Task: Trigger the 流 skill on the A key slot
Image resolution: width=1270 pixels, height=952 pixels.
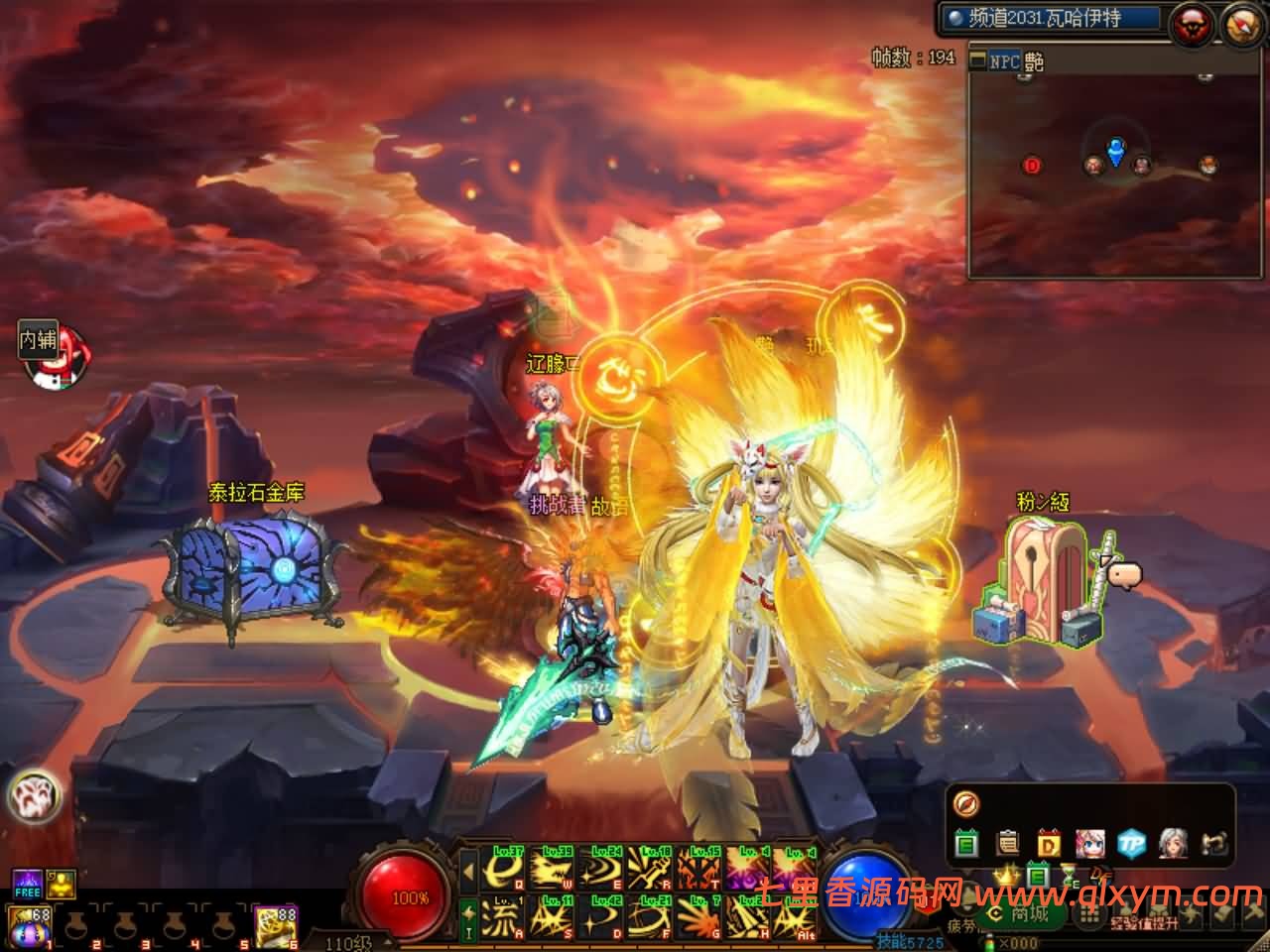Action: pyautogui.click(x=503, y=917)
